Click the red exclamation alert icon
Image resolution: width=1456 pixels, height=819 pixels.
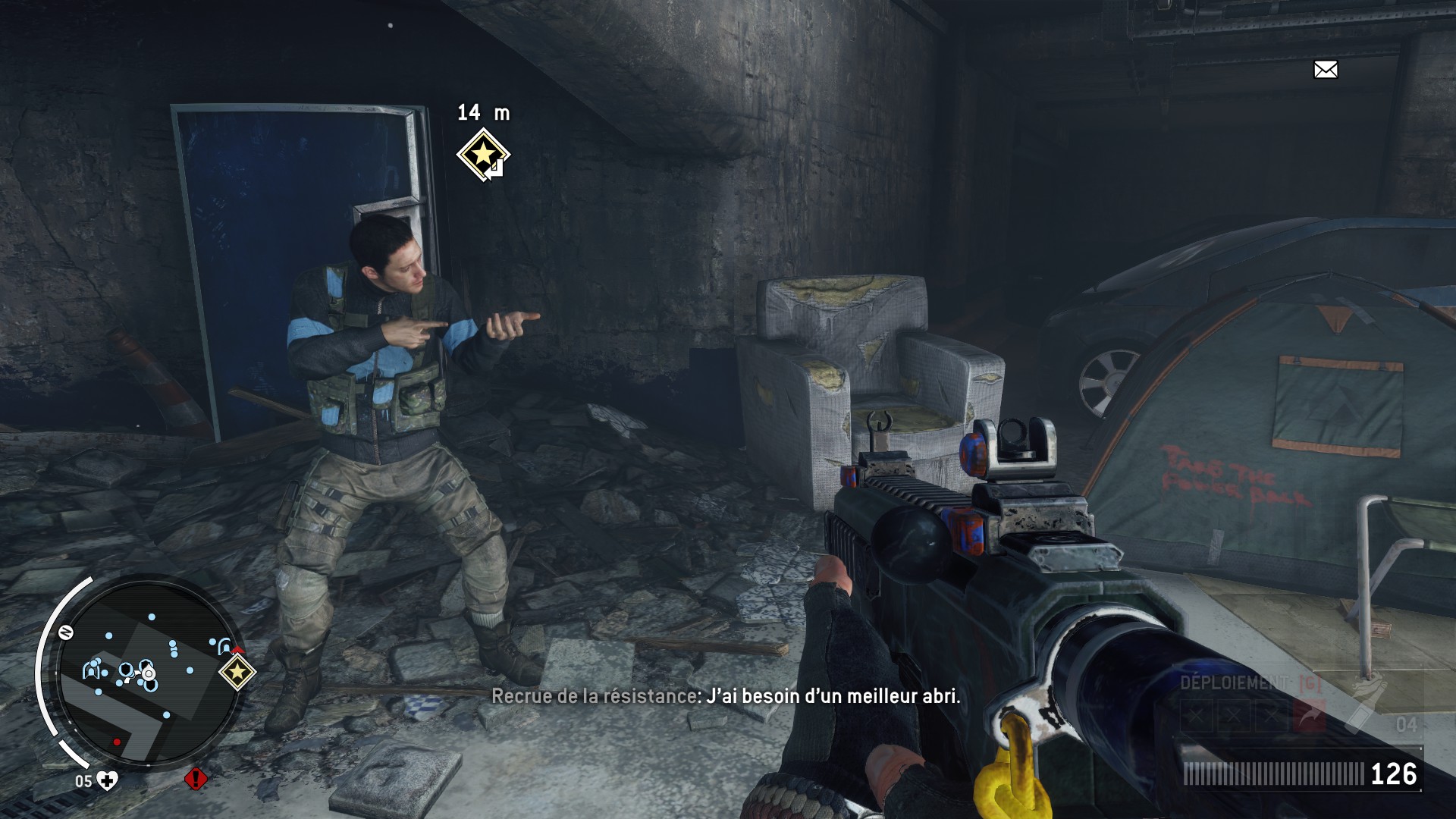[x=196, y=779]
